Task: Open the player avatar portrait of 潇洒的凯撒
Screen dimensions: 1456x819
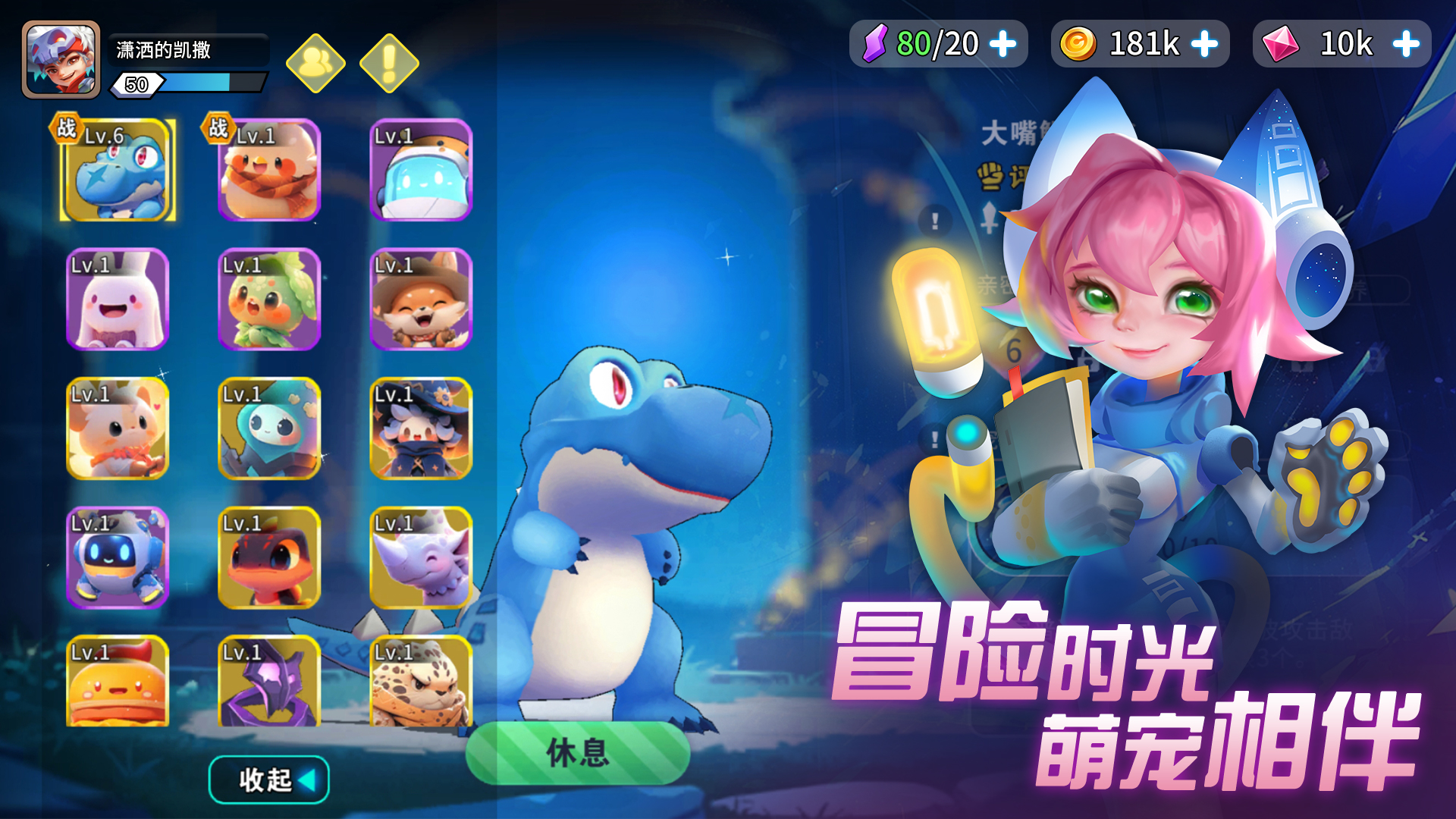Action: click(61, 59)
